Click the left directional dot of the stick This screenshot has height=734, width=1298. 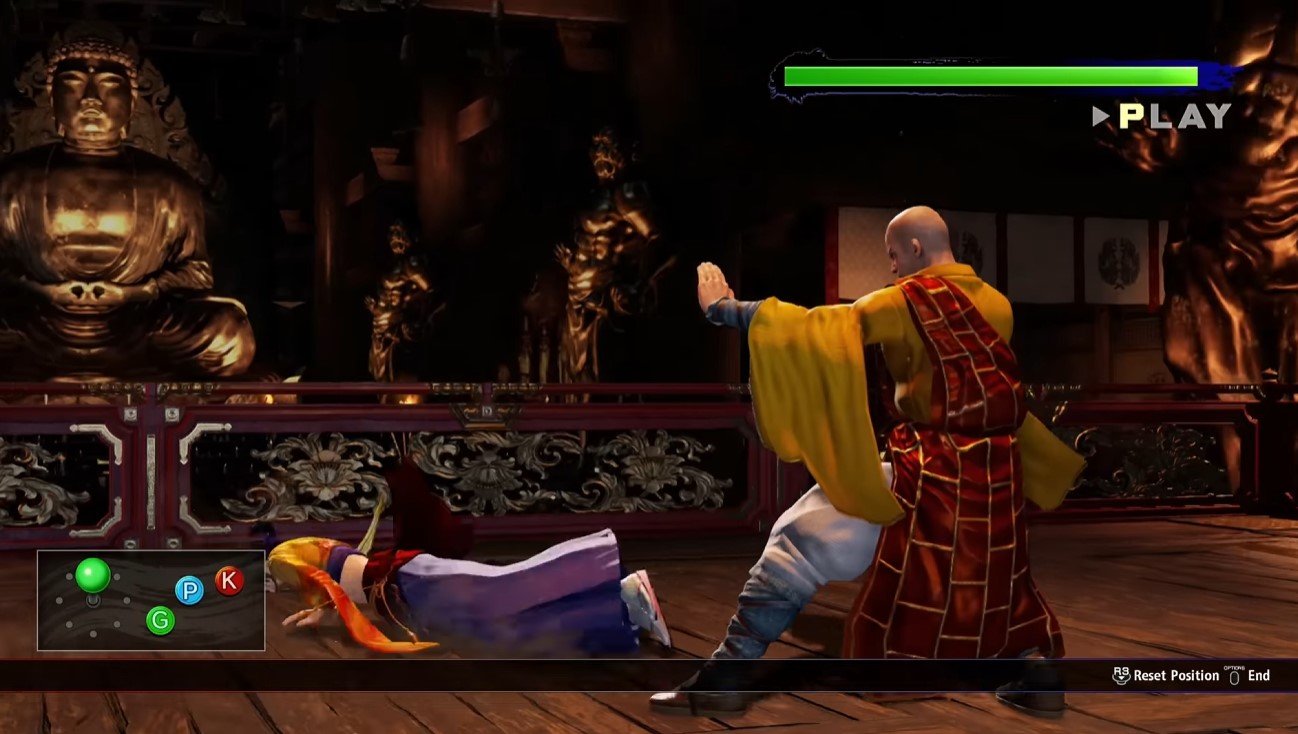click(x=59, y=600)
